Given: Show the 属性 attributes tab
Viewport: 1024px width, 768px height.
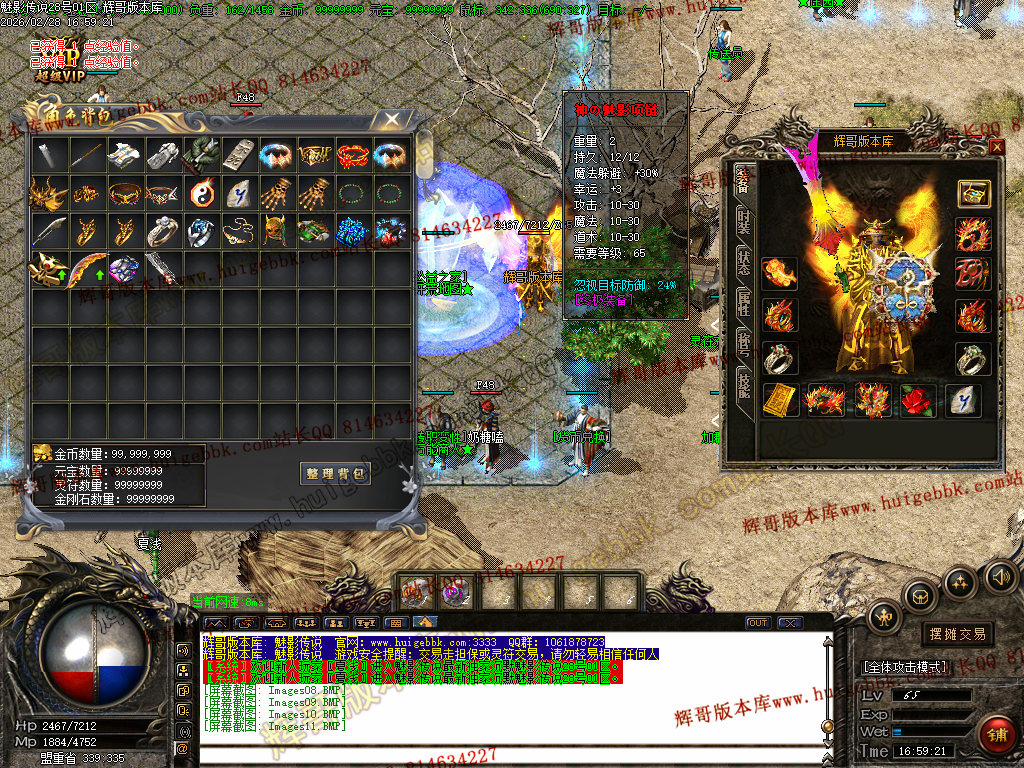Looking at the screenshot, I should [x=744, y=307].
